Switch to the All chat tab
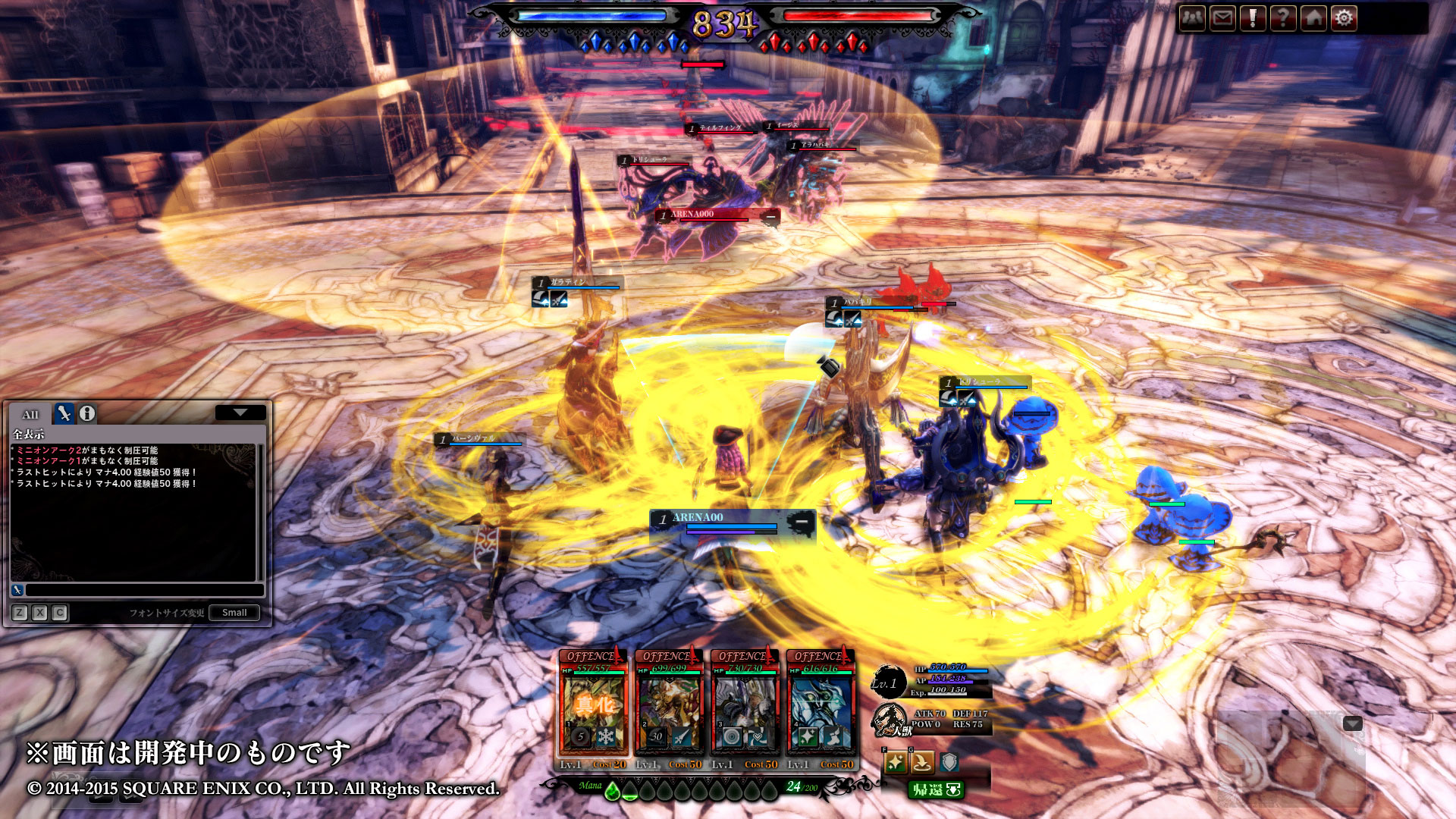The image size is (1456, 819). coord(30,414)
